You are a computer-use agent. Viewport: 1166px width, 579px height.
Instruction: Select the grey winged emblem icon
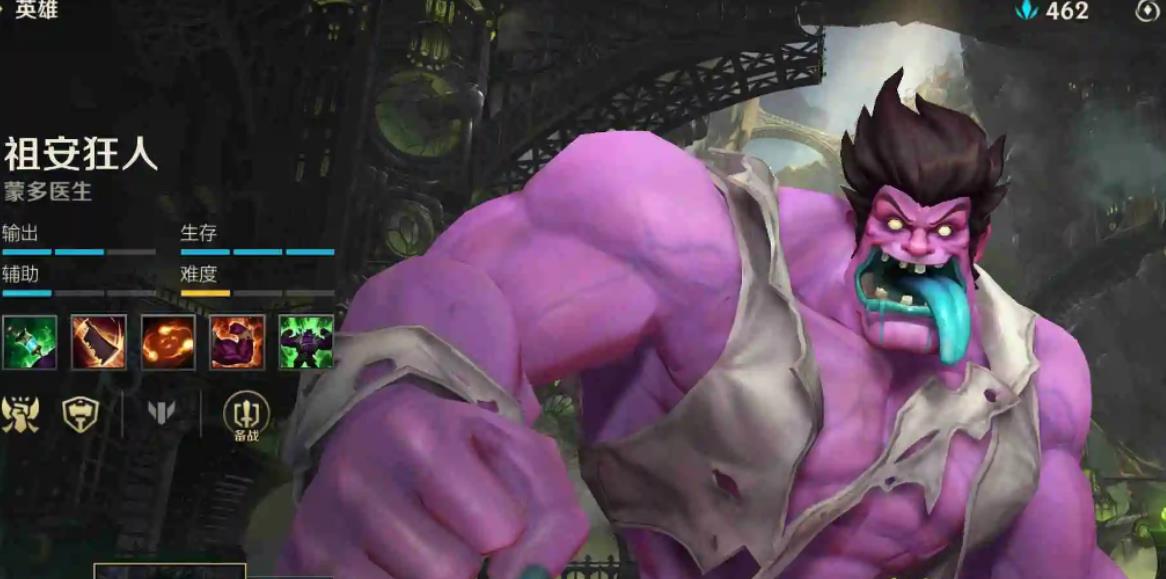[160, 412]
